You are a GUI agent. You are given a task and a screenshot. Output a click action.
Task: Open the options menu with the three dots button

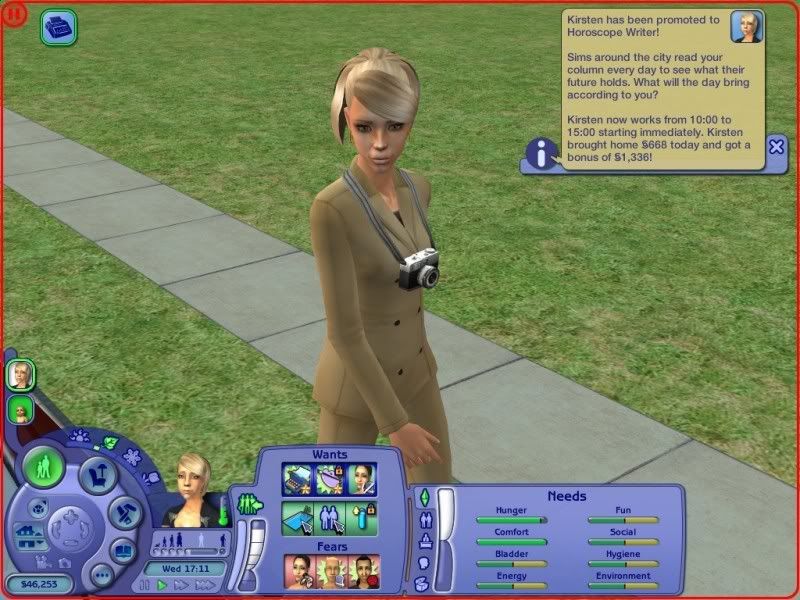tap(100, 576)
